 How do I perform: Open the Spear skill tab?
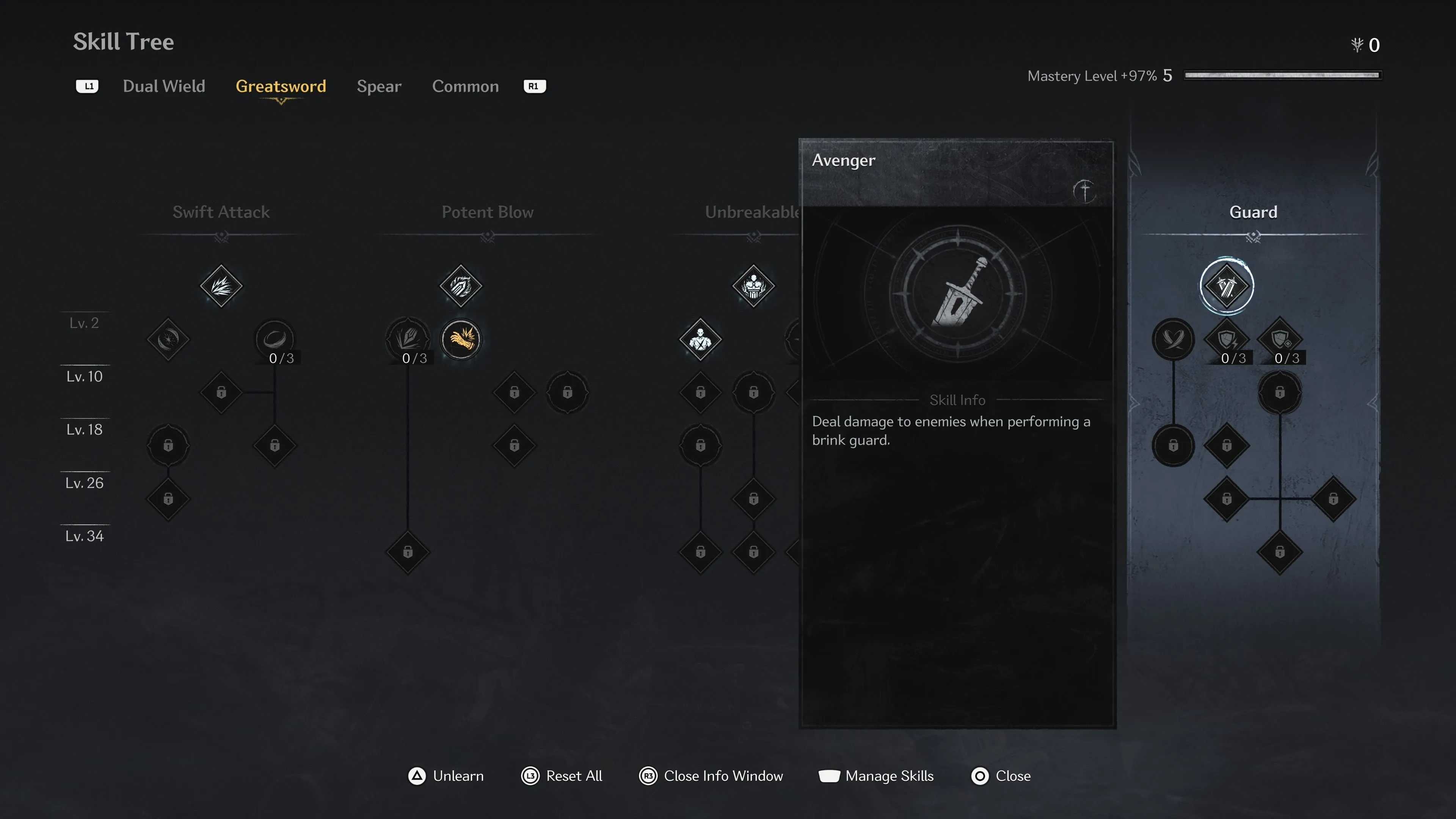click(x=379, y=86)
